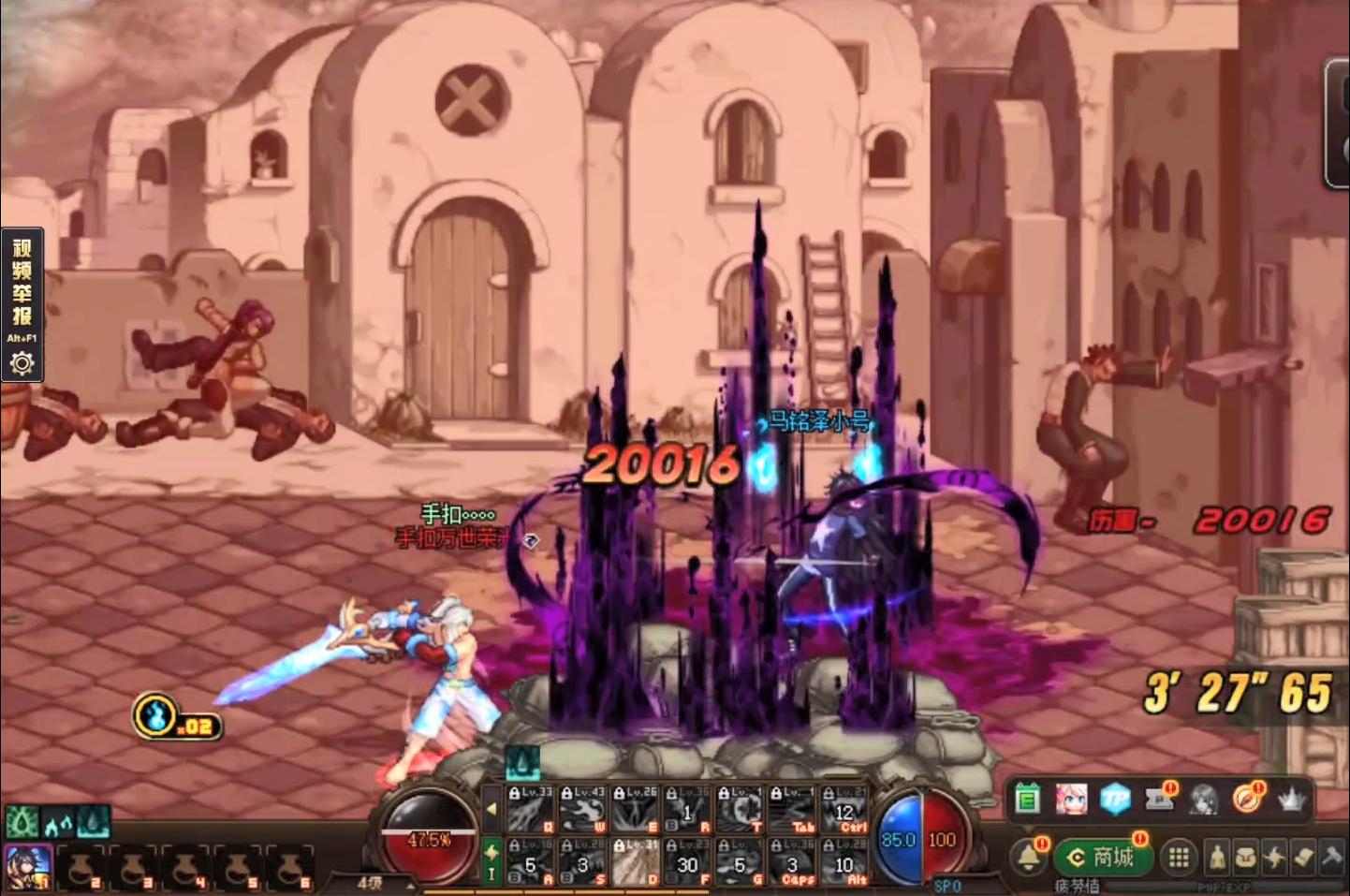The image size is (1350, 896).
Task: Open the notification bell
Action: (1029, 856)
